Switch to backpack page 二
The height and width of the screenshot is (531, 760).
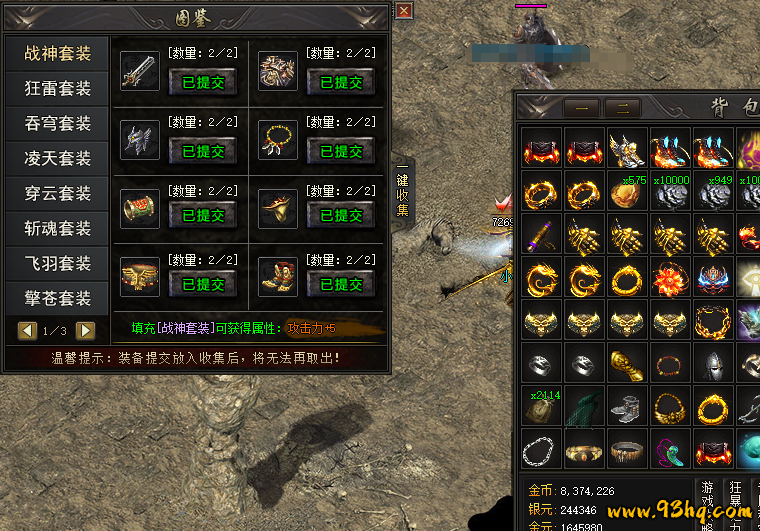(x=622, y=108)
